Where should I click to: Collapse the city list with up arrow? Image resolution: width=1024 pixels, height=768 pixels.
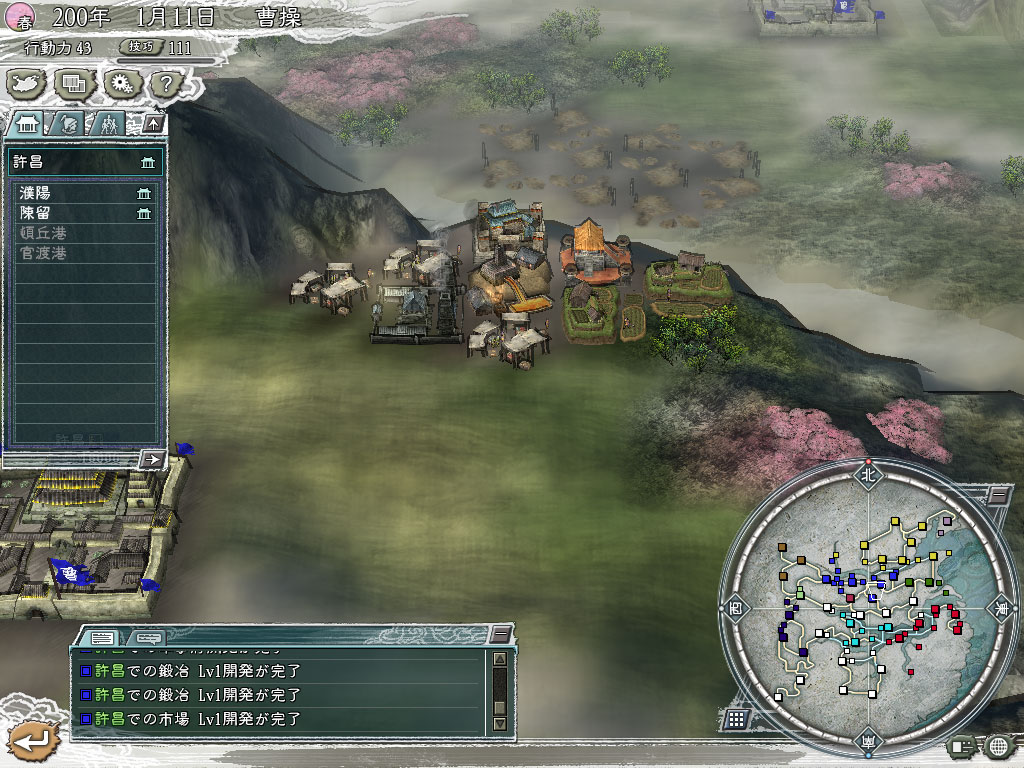point(152,124)
